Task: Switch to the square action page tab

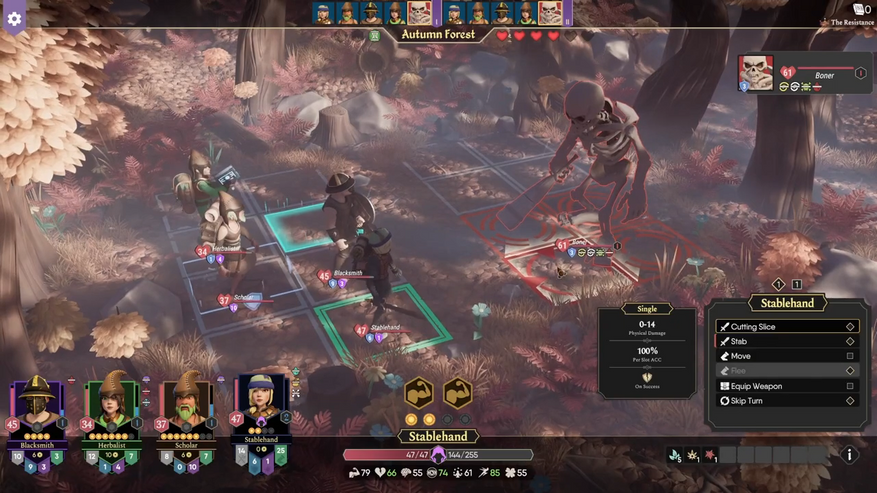Action: [797, 285]
